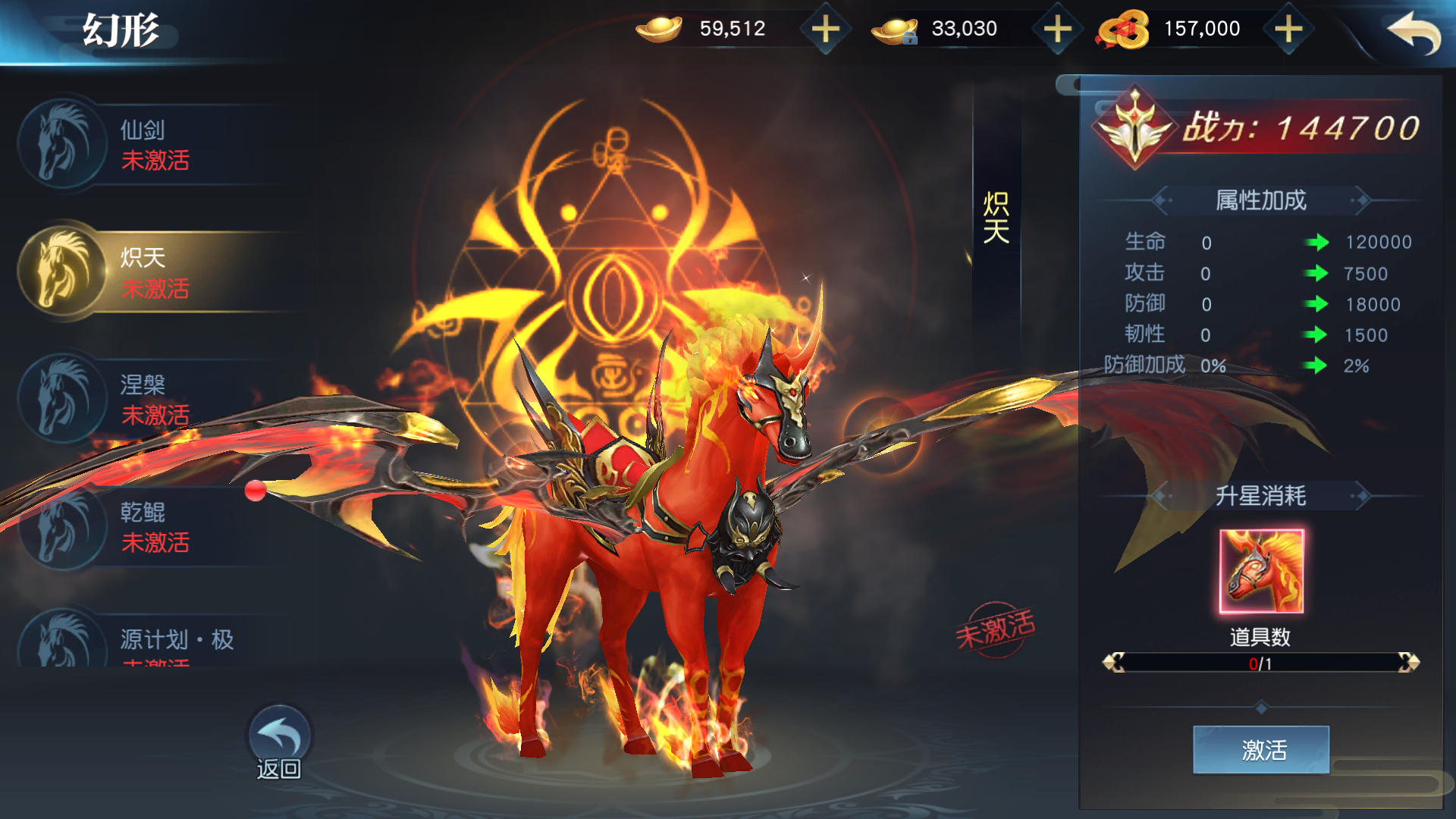Go back with the top-right arrow

coord(1413,33)
